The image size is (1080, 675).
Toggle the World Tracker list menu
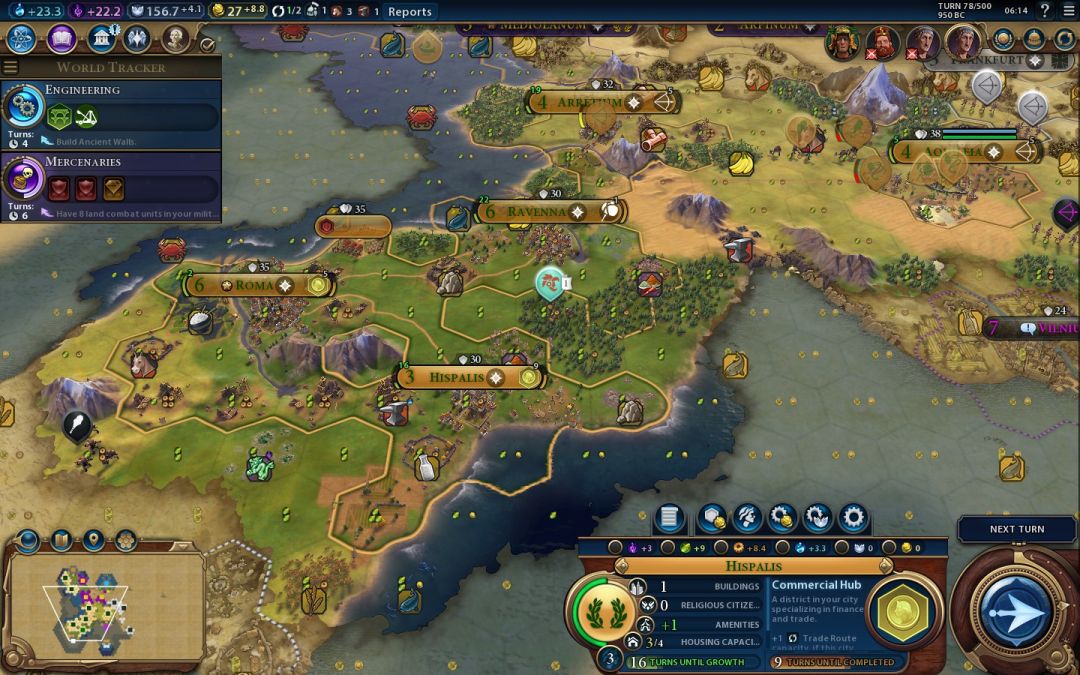[11, 67]
